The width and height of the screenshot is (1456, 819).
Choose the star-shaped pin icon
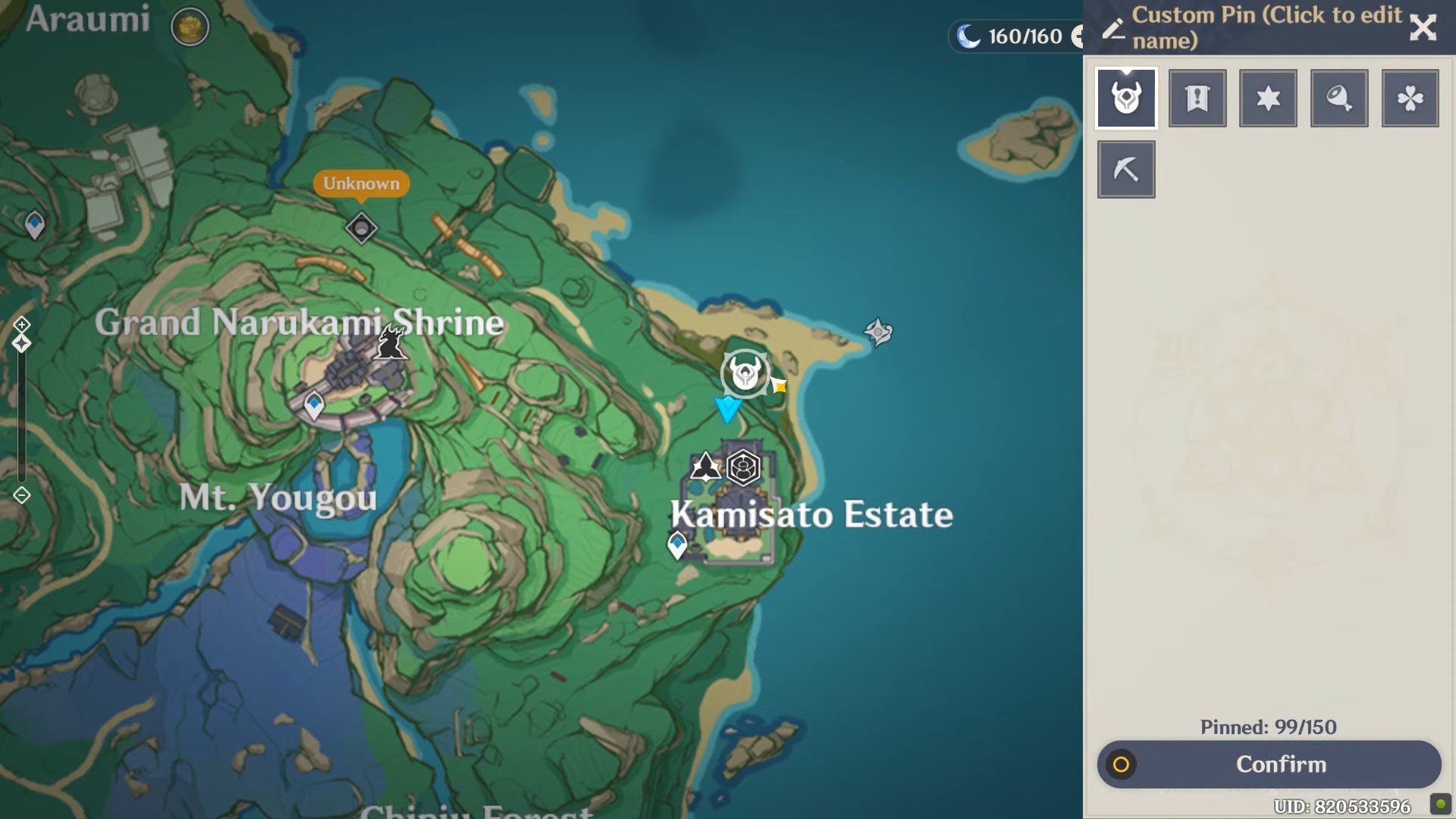point(1268,98)
